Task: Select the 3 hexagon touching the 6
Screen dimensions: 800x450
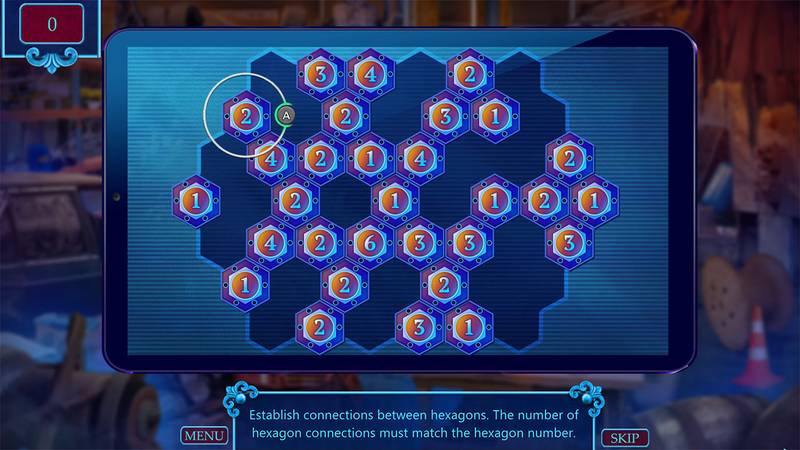Action: click(420, 242)
